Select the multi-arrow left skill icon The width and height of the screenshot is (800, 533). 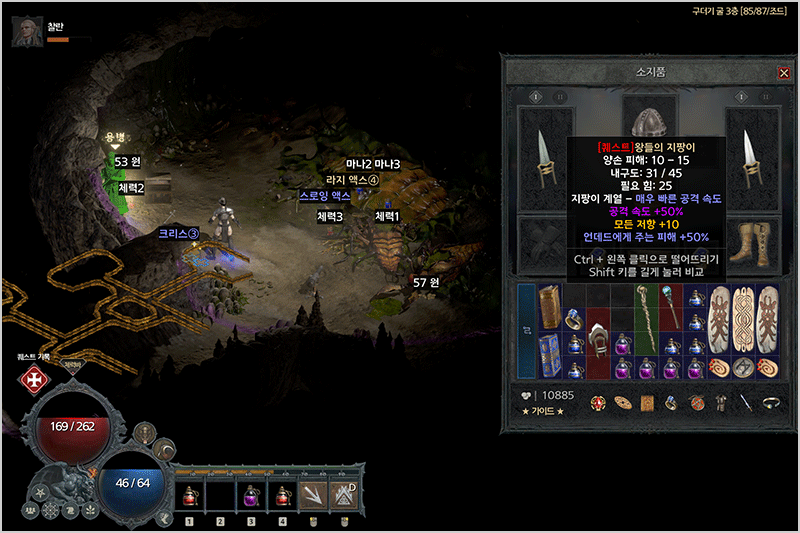coord(314,497)
